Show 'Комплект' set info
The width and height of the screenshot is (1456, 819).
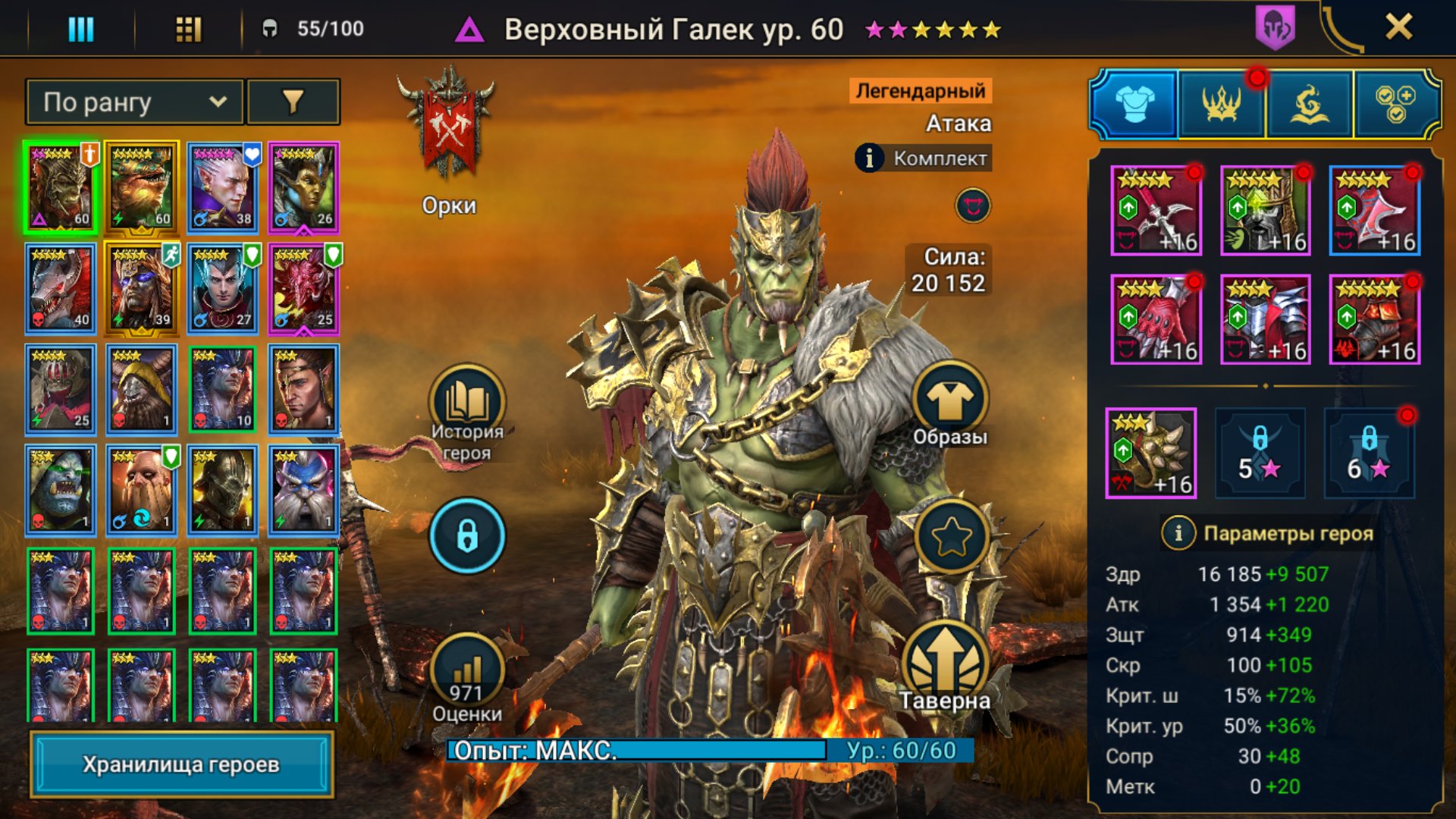coord(870,158)
